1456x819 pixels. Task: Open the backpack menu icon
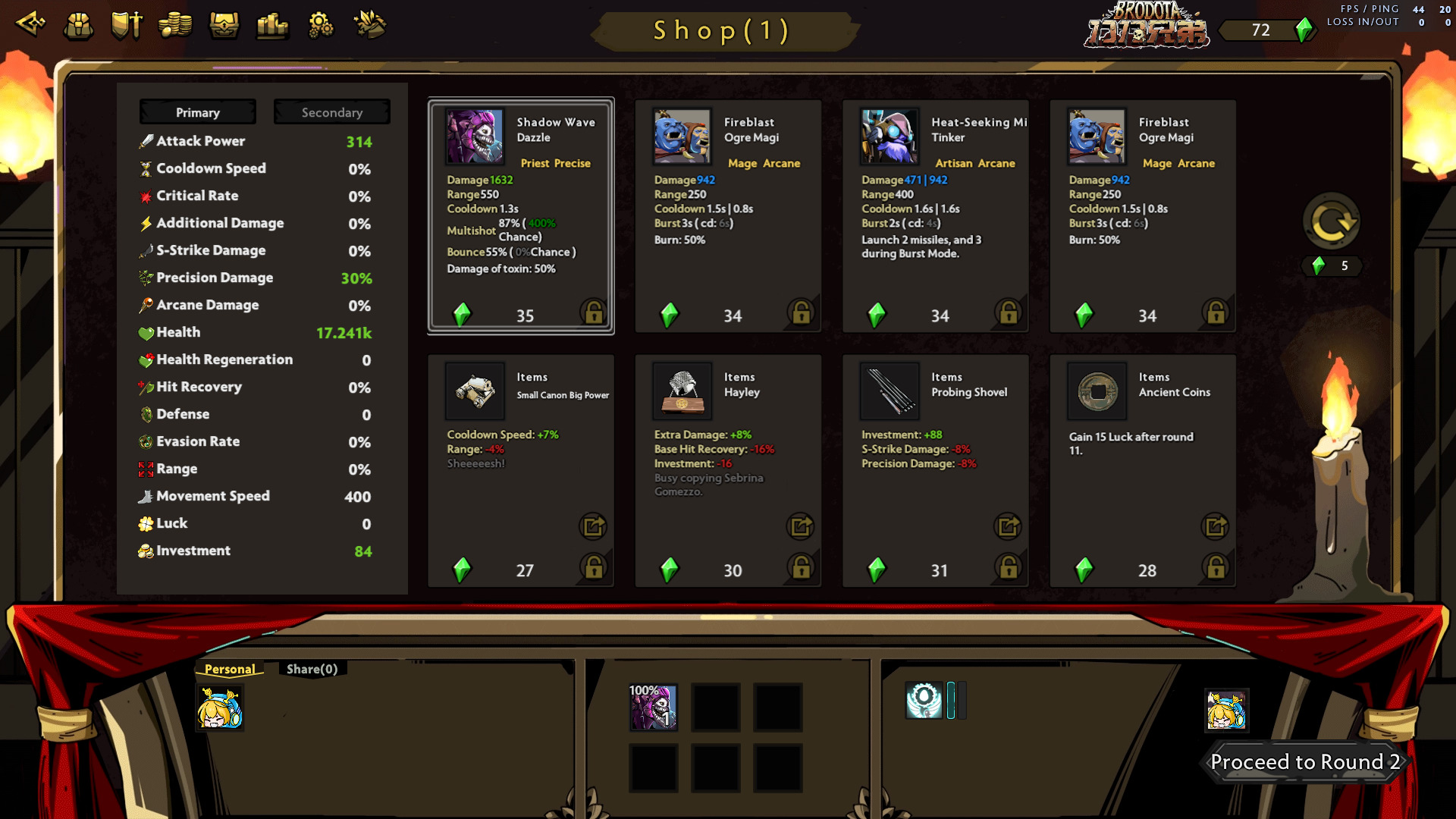point(78,26)
